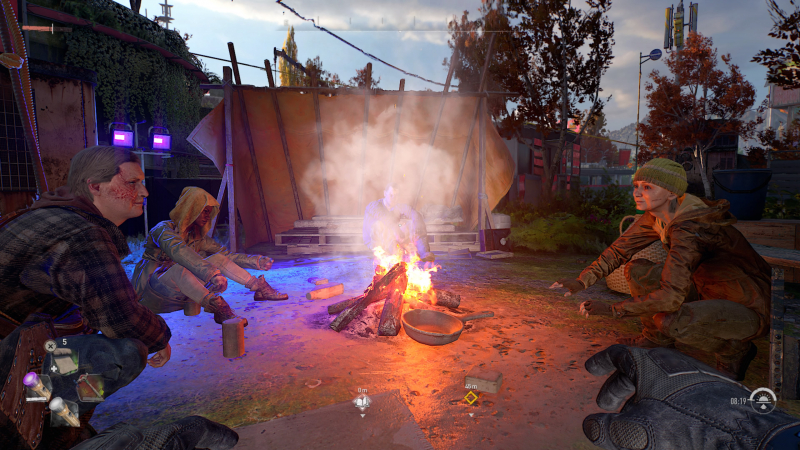Select the white flashlight quick slot
Image resolution: width=800 pixels, height=450 pixels.
[62, 409]
